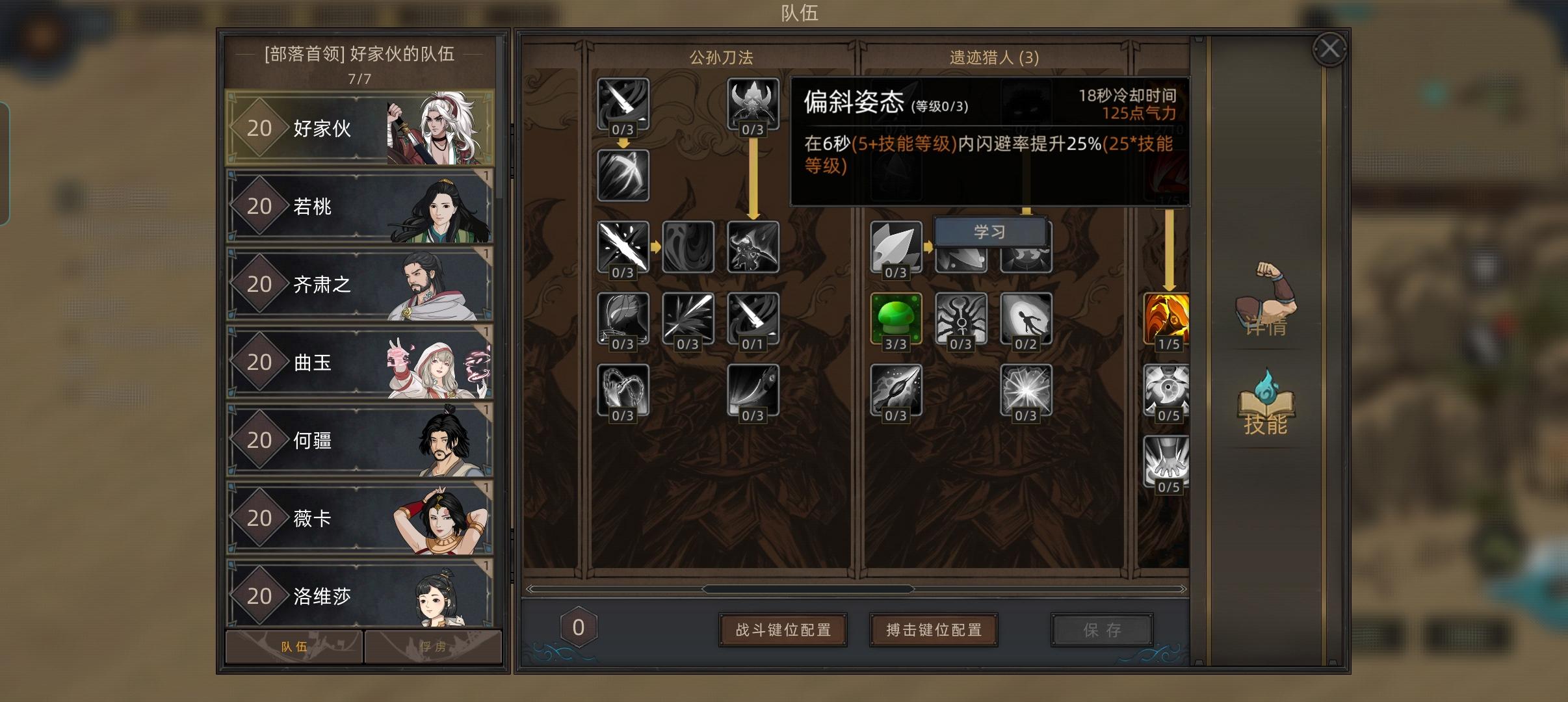Open 搏击键位配置 settings
1568x702 pixels.
[933, 629]
